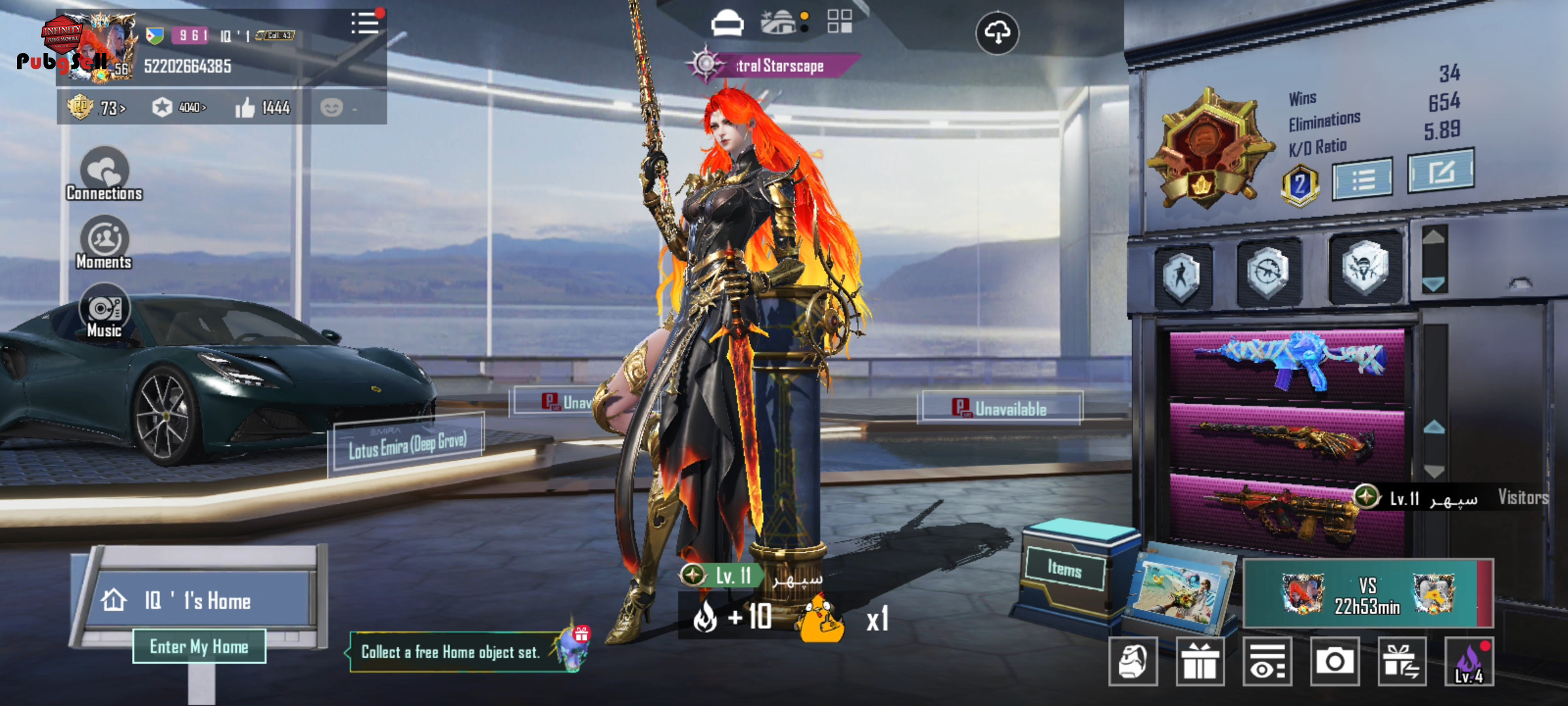Collect the free Home object set

(x=451, y=652)
